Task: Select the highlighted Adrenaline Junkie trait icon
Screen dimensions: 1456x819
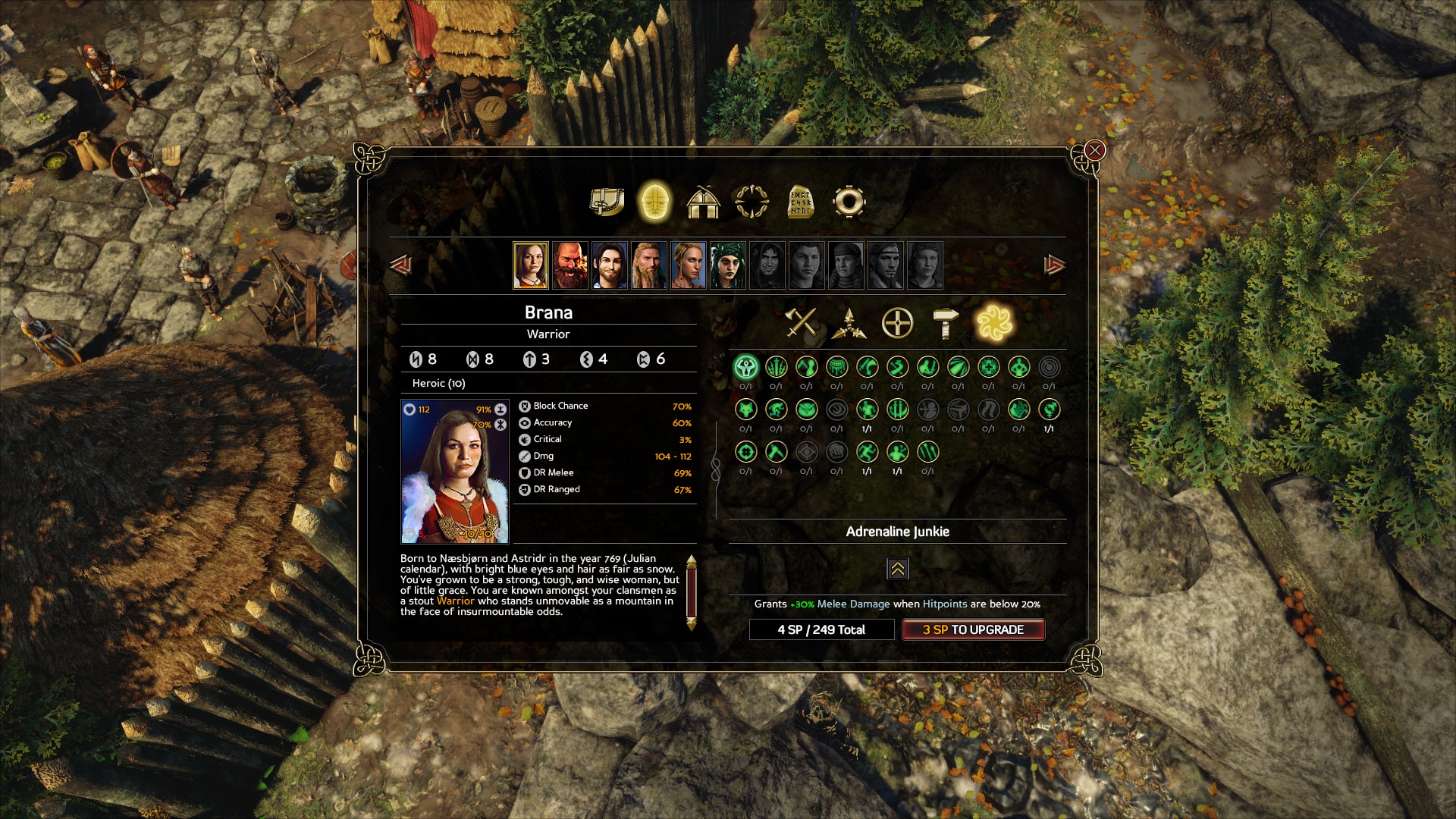Action: click(x=745, y=368)
